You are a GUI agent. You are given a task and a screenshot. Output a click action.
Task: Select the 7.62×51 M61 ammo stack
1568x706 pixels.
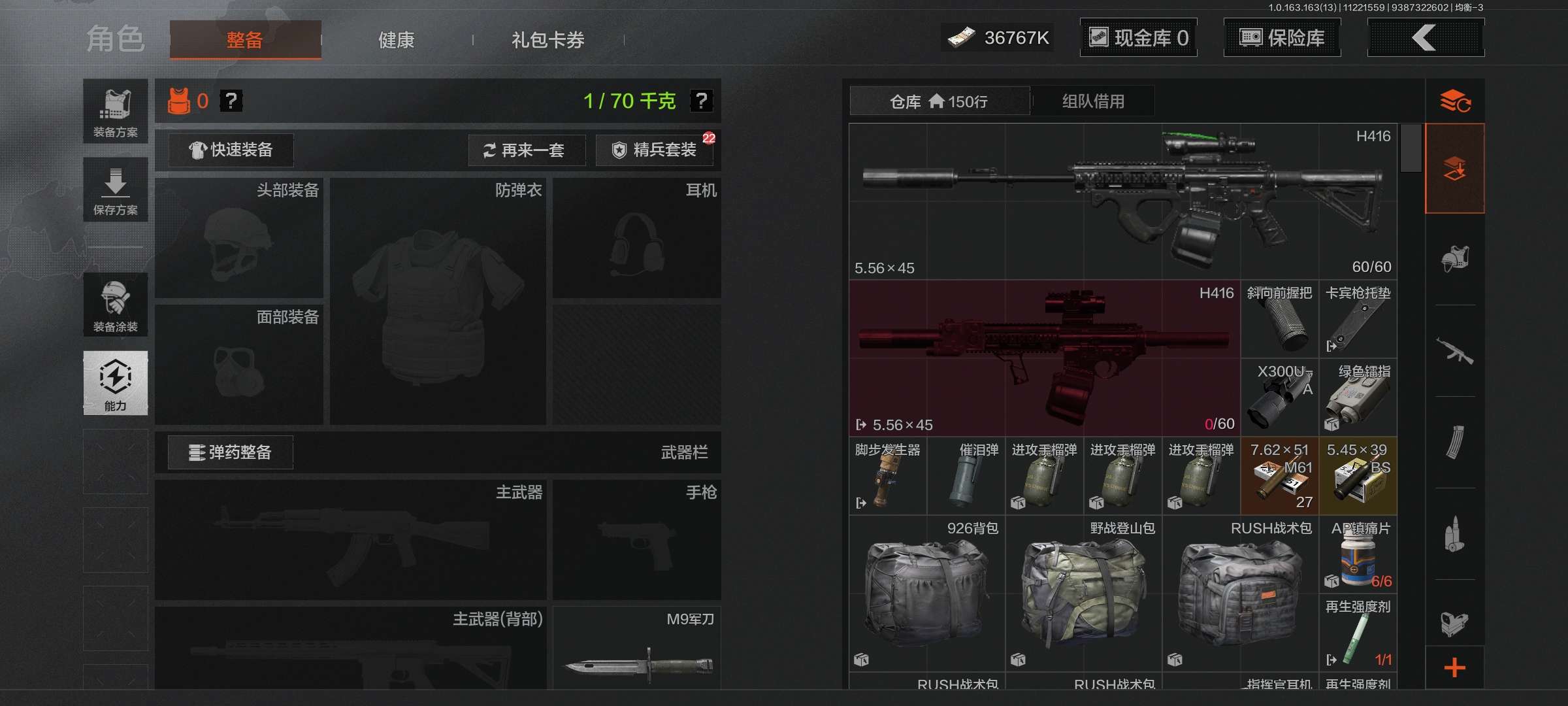pyautogui.click(x=1279, y=476)
